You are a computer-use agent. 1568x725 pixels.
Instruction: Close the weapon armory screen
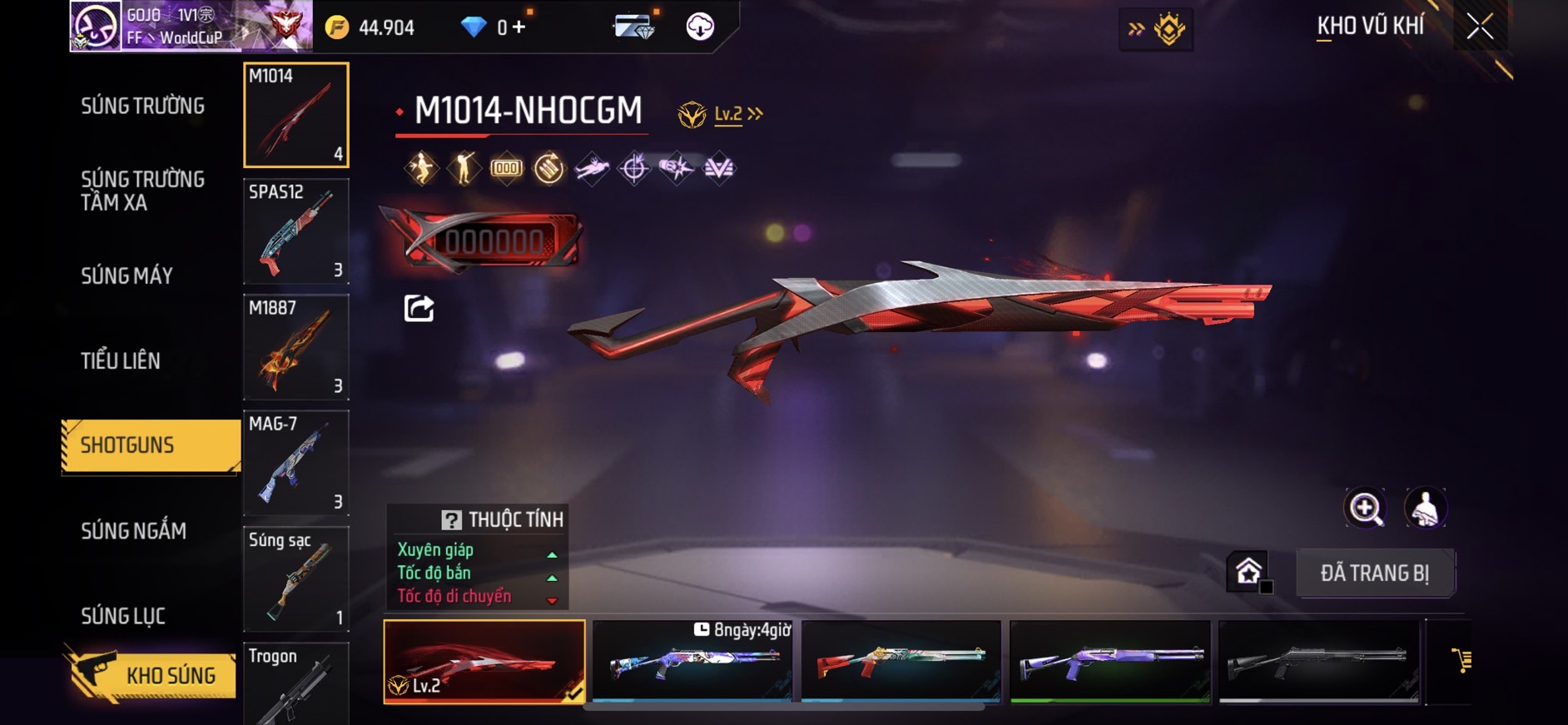click(1479, 27)
